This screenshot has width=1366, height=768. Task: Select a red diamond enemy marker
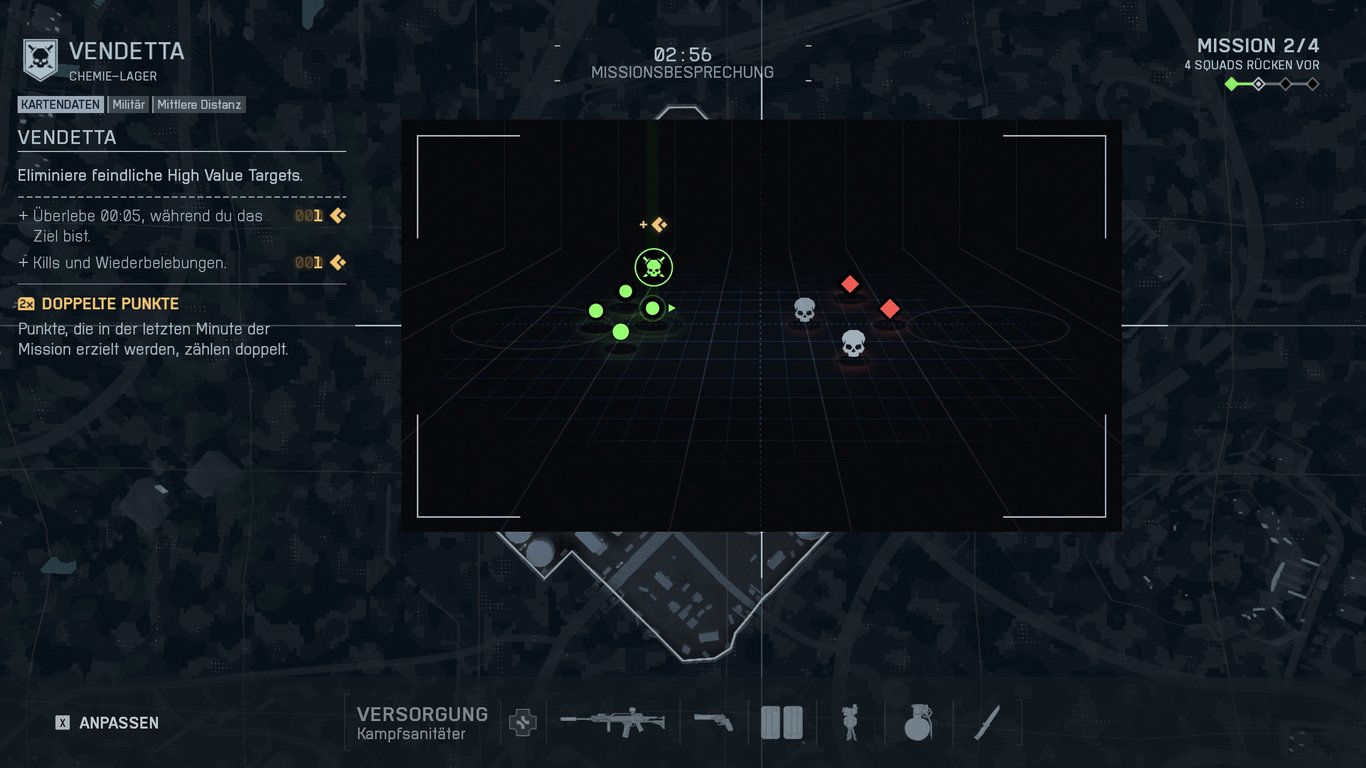(x=849, y=285)
